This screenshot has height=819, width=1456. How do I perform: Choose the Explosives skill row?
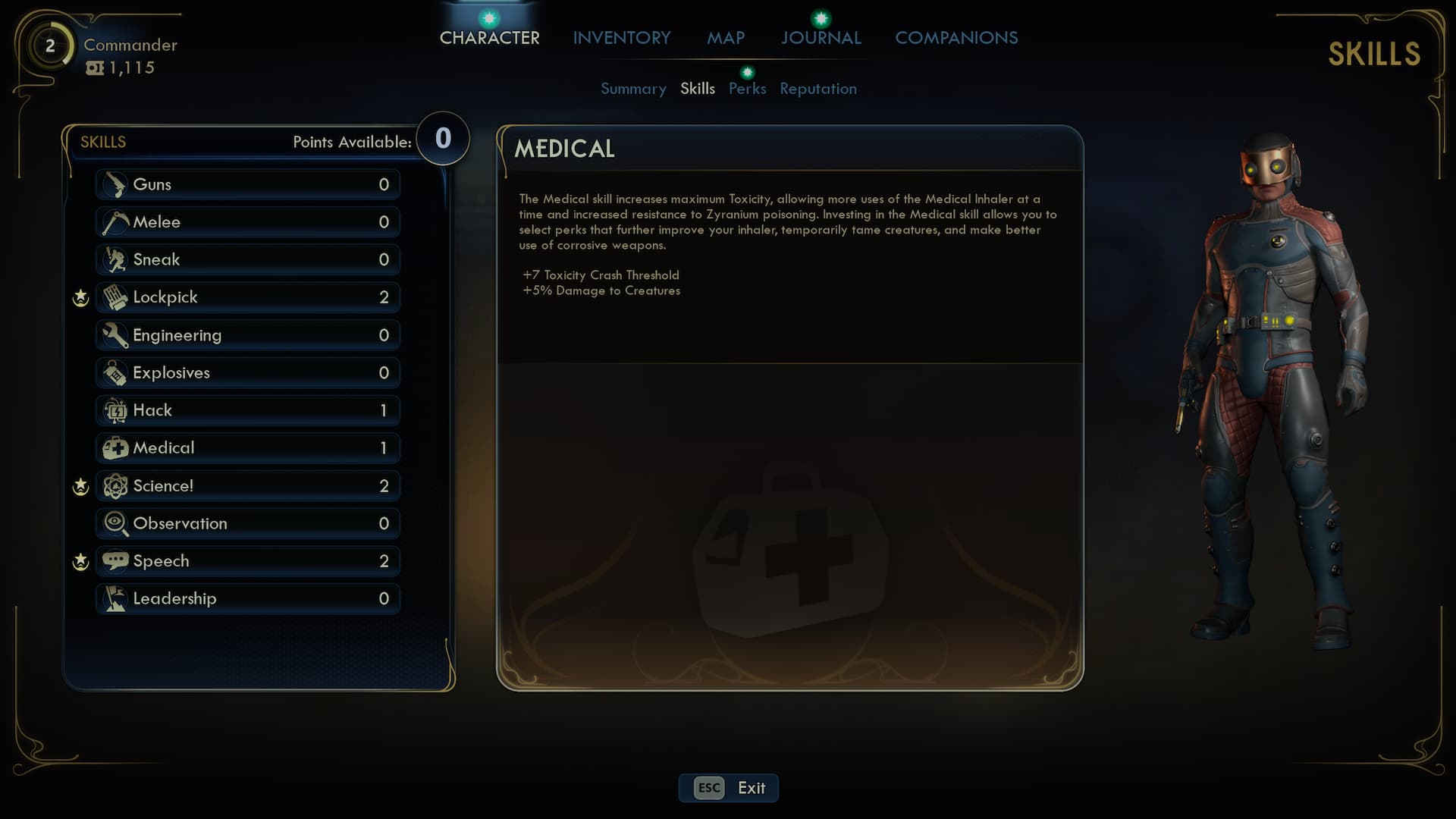[x=247, y=372]
